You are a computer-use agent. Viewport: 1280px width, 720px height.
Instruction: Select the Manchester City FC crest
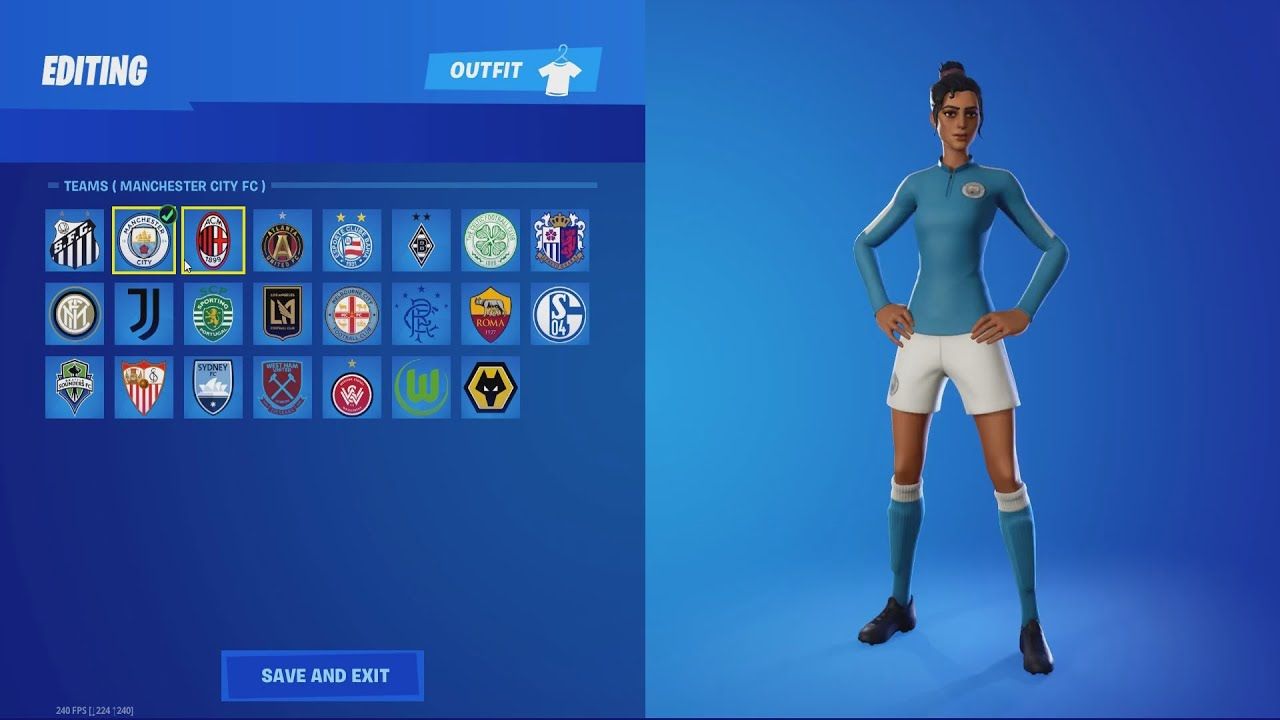(143, 241)
